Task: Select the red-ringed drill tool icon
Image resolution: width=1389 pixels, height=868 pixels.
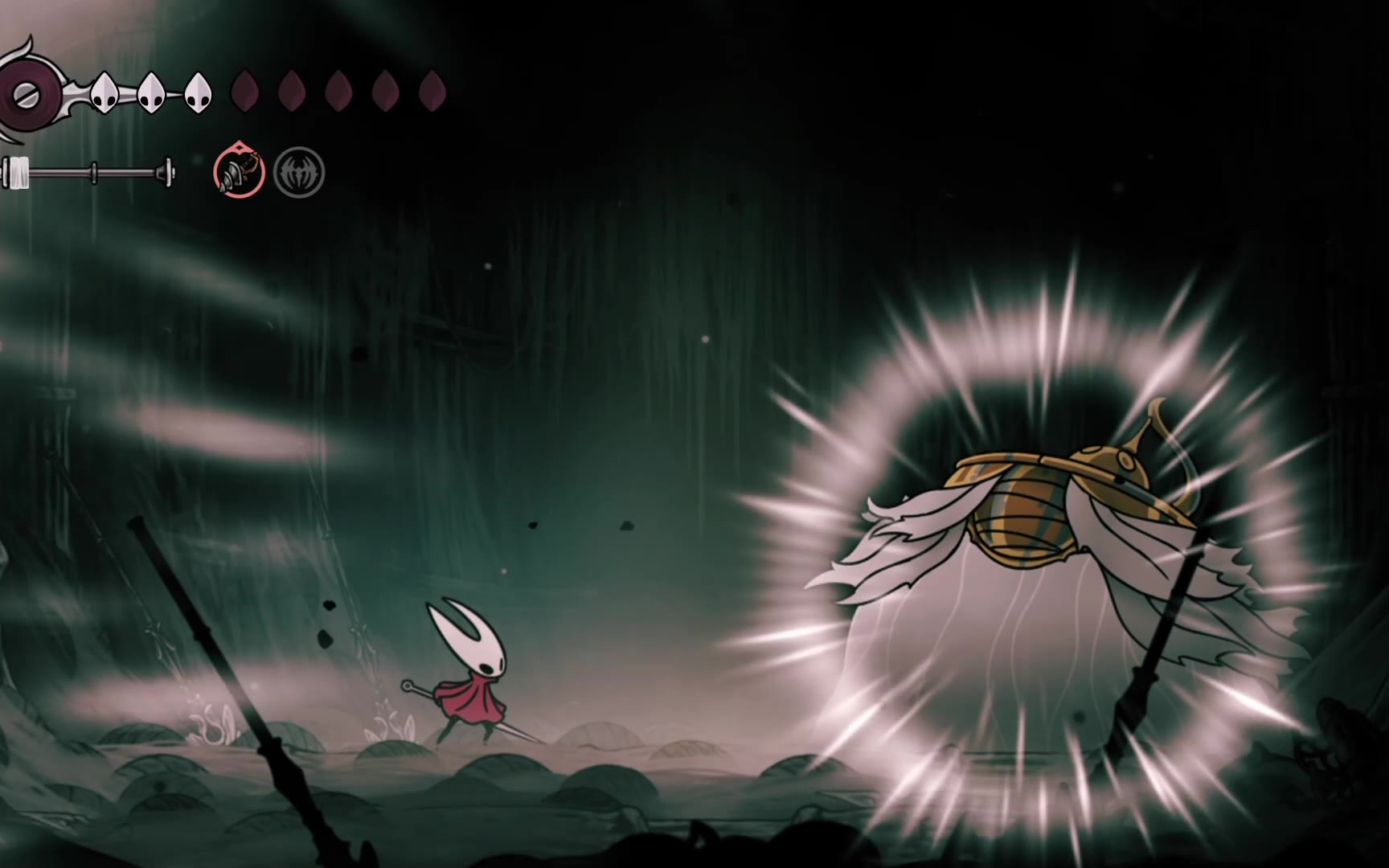Action: point(239,171)
